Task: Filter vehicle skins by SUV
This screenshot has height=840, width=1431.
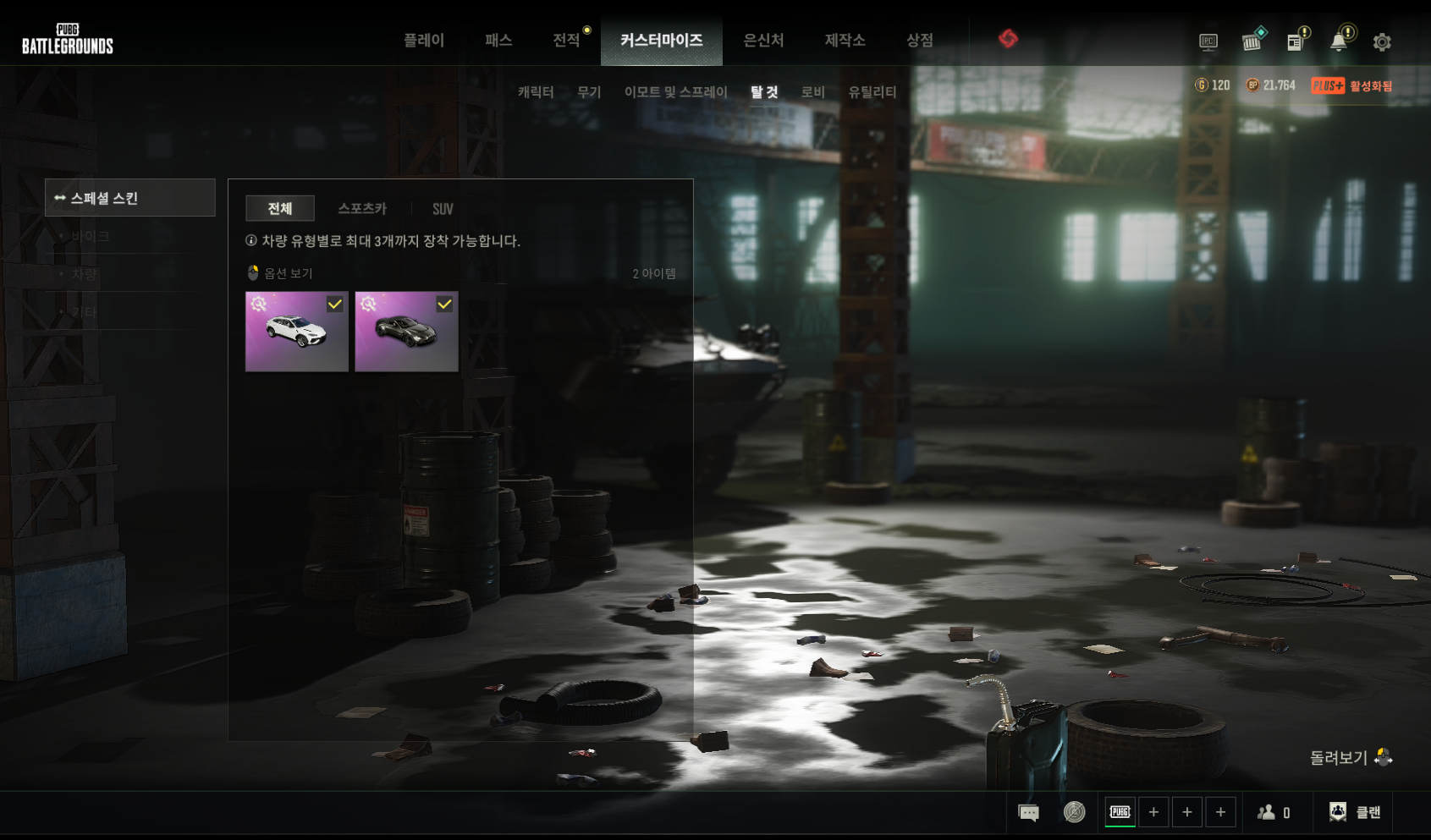Action: click(443, 209)
